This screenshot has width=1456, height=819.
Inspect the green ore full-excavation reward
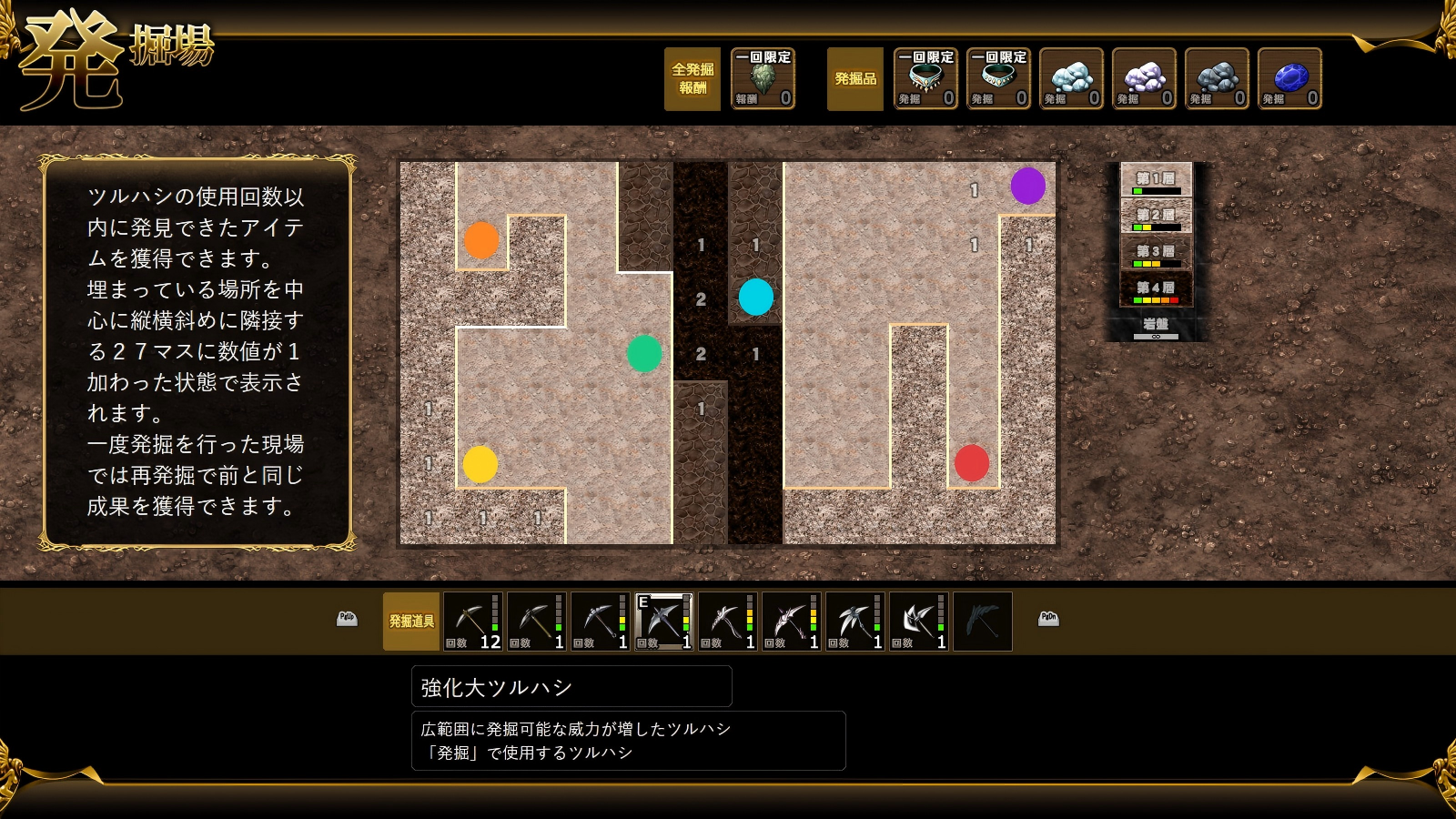pyautogui.click(x=763, y=79)
